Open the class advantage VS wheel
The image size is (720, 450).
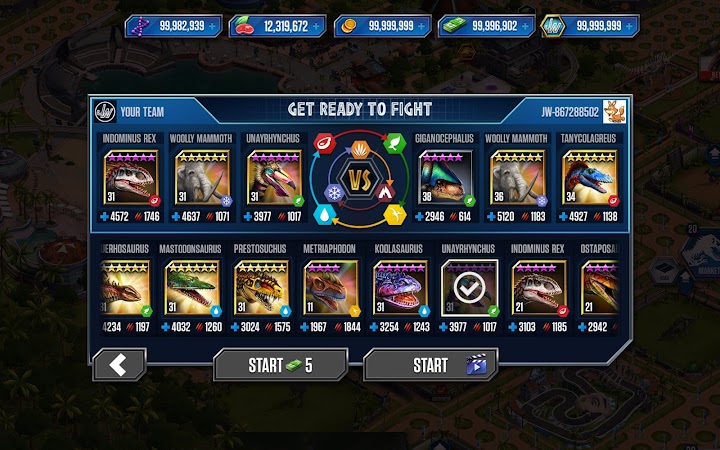pyautogui.click(x=359, y=178)
